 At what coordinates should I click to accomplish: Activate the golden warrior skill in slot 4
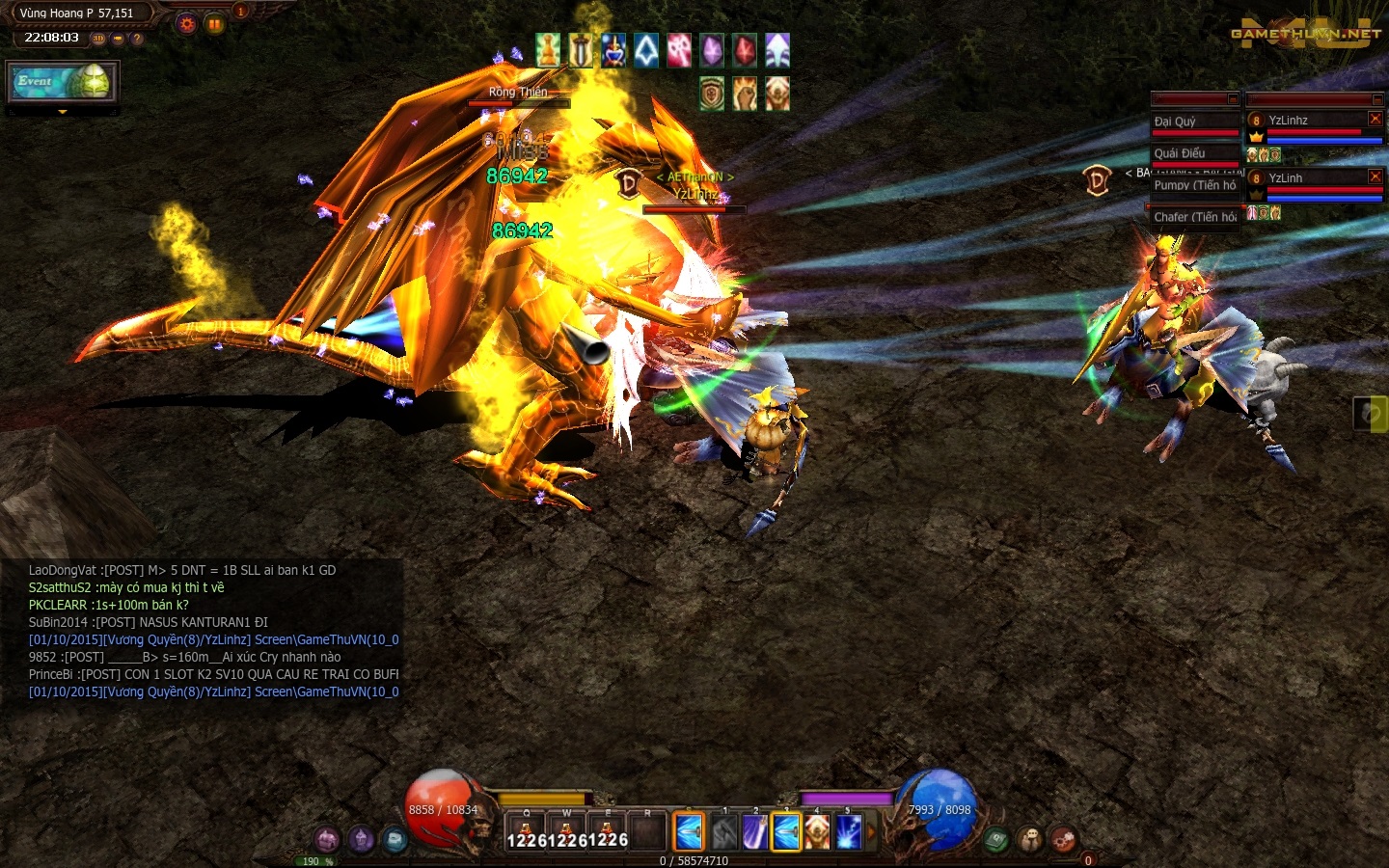(x=816, y=832)
